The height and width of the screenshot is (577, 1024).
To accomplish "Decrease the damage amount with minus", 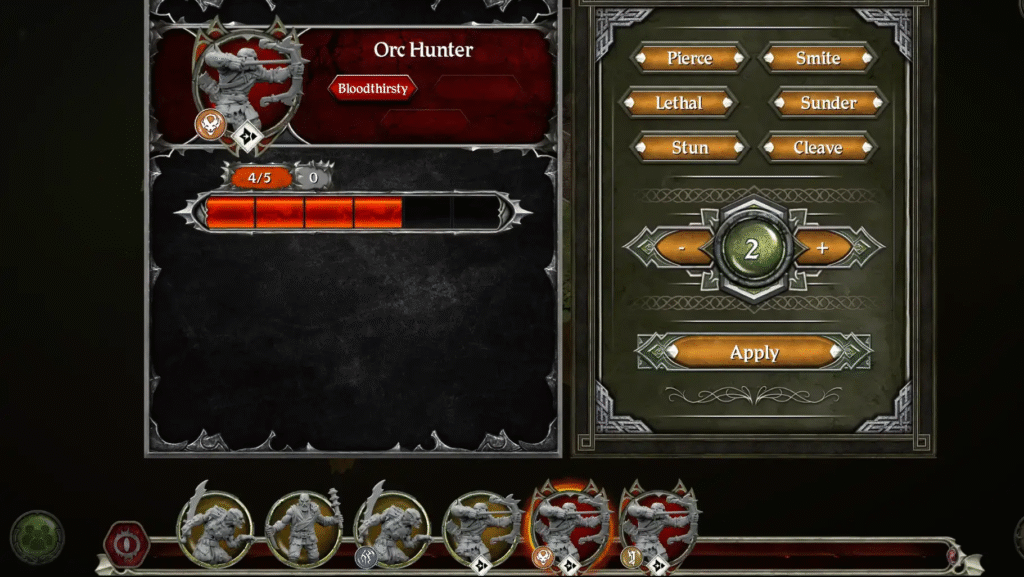I will coord(681,248).
